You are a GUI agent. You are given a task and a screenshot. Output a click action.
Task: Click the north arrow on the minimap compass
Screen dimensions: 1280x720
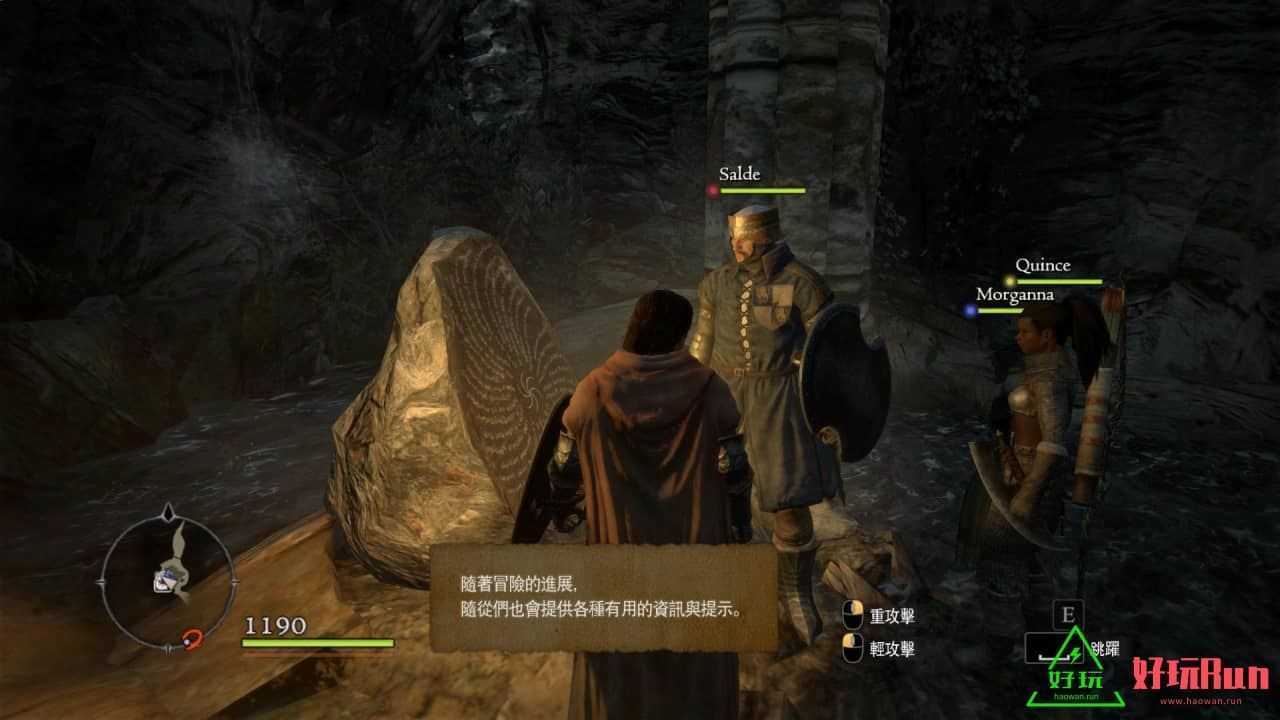pos(168,512)
